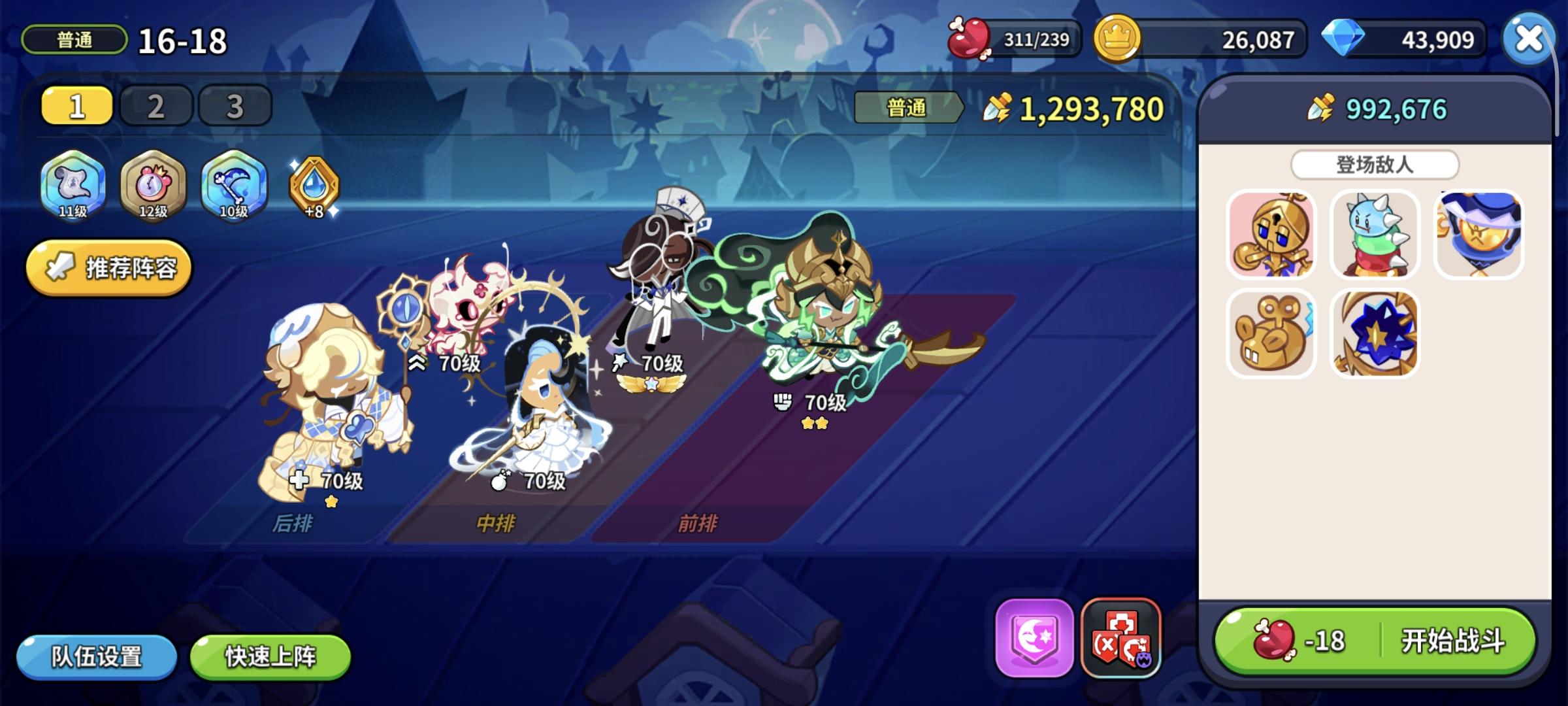Select the clock treasure at level 12
1568x706 pixels.
pos(151,186)
